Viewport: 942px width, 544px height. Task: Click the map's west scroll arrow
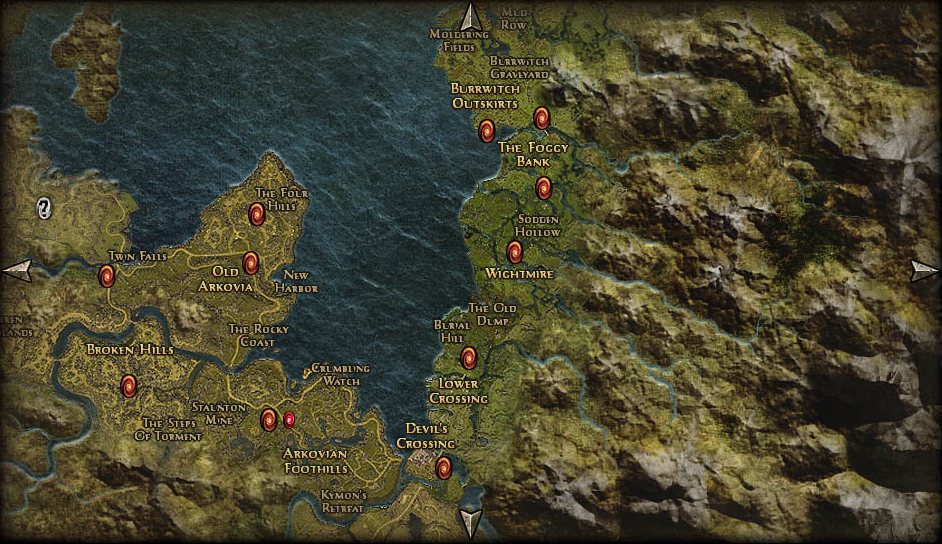coord(17,269)
